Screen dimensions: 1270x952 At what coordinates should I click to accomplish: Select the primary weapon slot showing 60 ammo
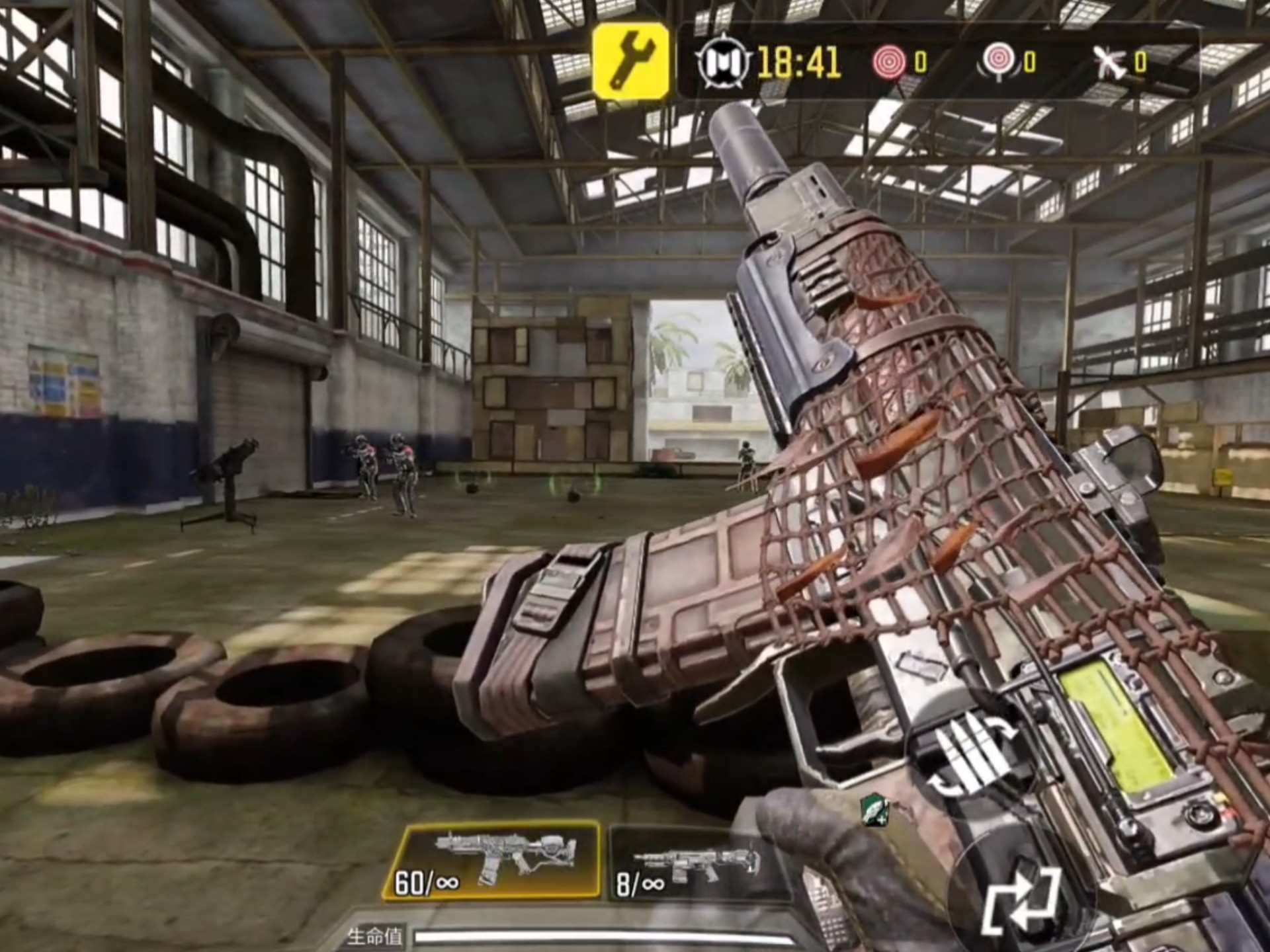click(493, 861)
